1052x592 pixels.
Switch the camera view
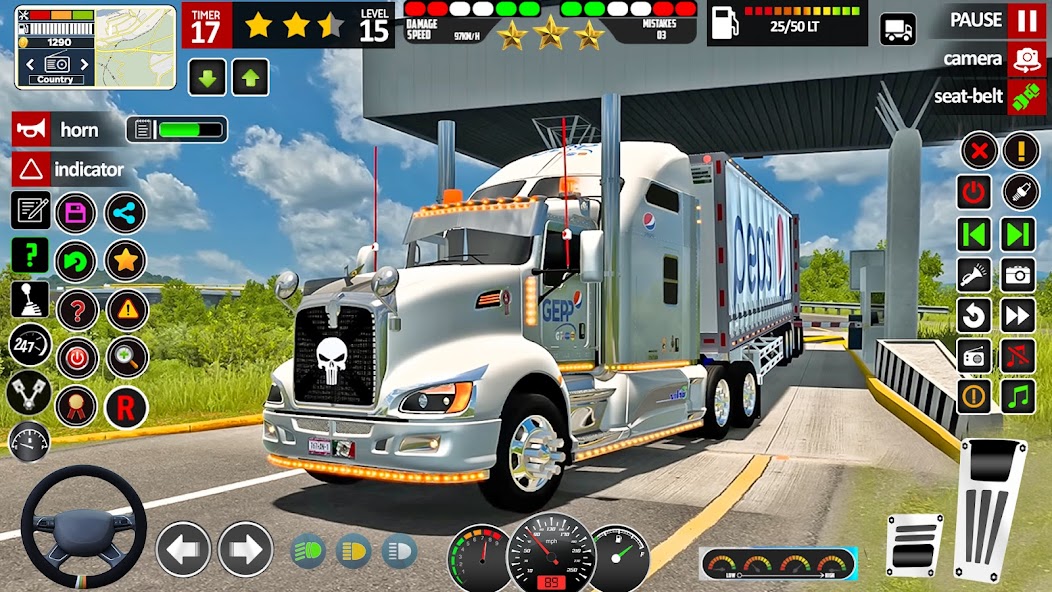coord(1026,59)
